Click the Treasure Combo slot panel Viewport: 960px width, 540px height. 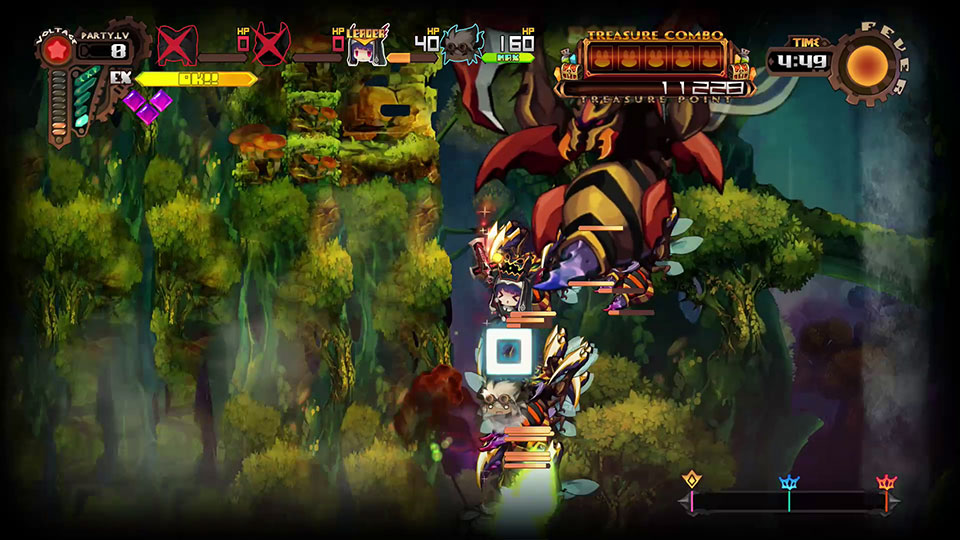pos(655,60)
